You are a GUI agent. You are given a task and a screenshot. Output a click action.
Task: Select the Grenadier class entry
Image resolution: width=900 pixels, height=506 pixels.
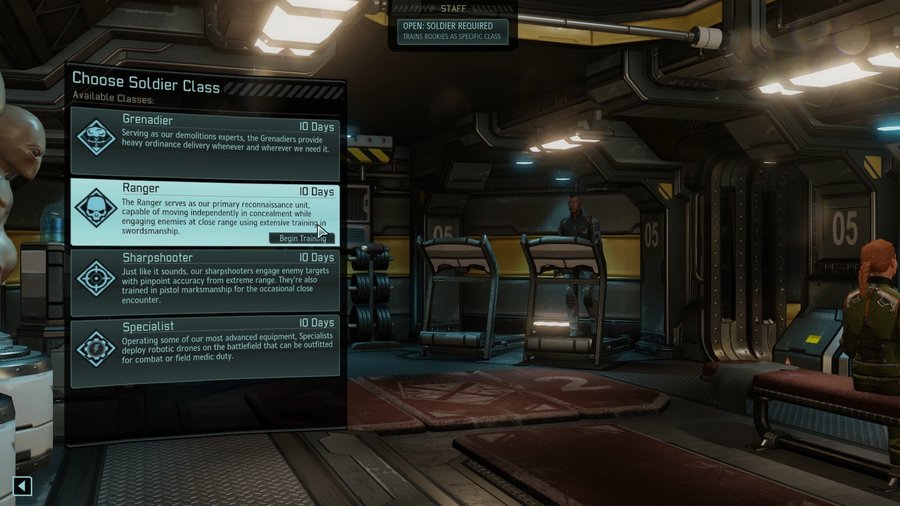204,142
